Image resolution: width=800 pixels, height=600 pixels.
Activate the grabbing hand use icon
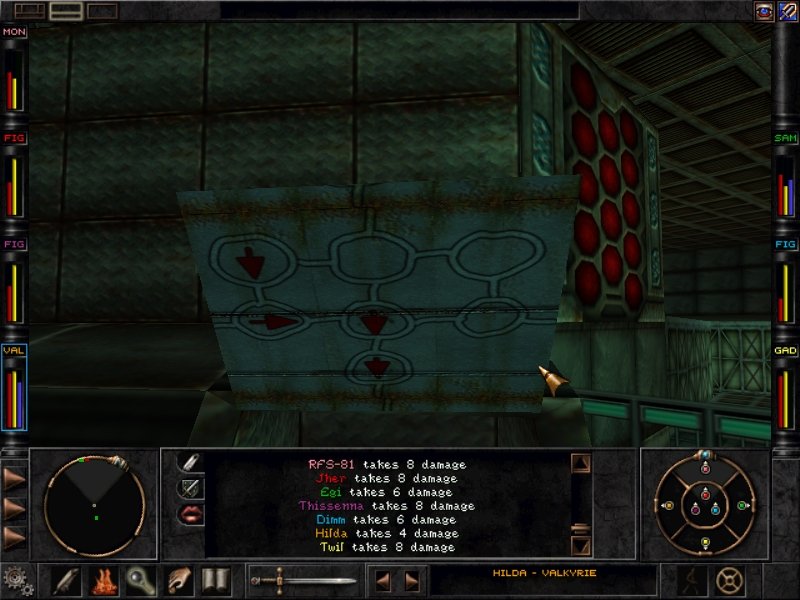(179, 580)
